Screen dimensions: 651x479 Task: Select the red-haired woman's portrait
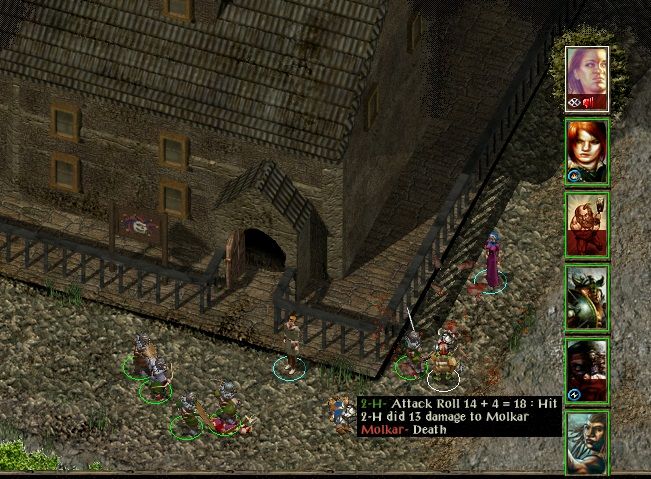[587, 151]
